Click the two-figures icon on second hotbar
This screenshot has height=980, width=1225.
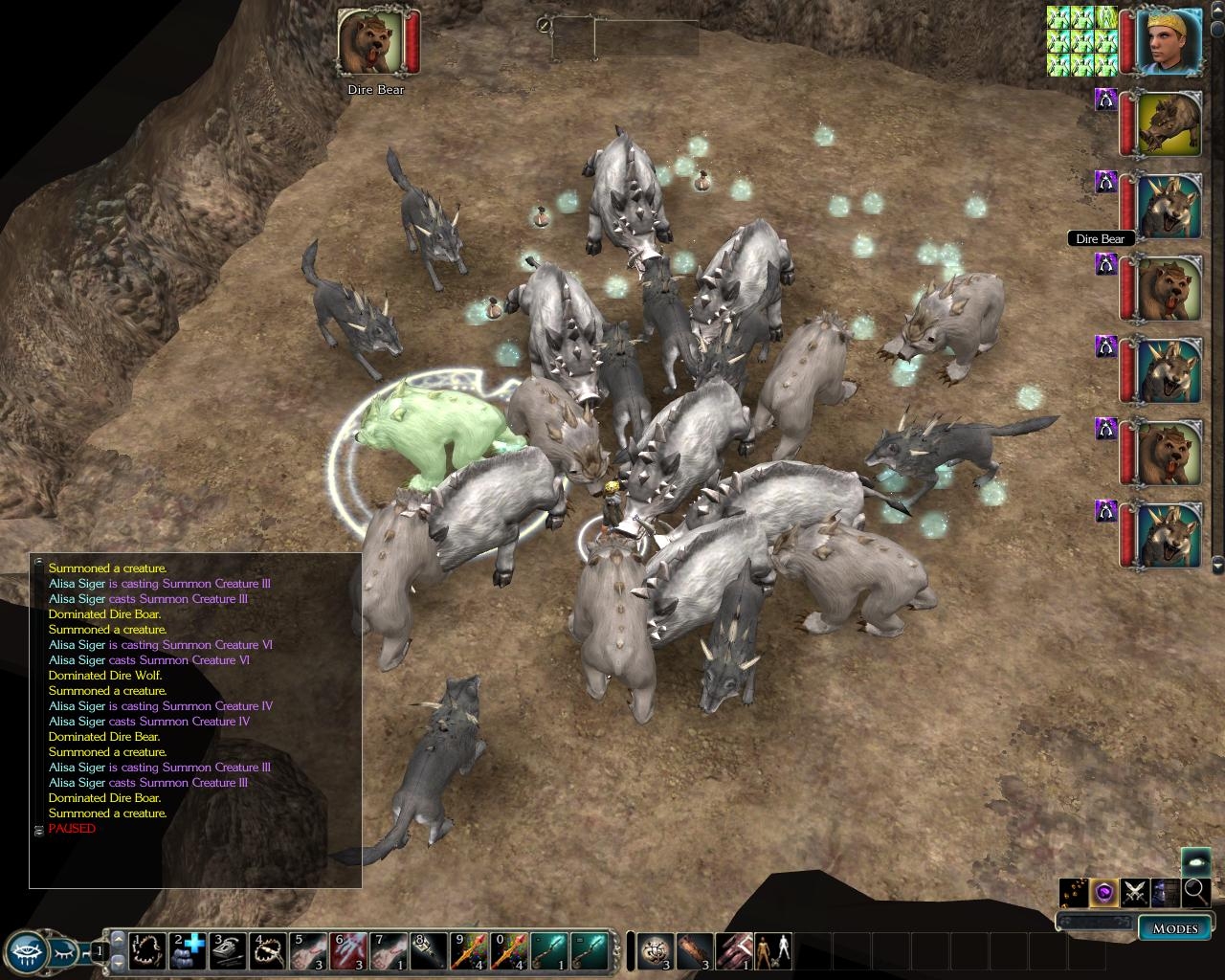point(773,950)
